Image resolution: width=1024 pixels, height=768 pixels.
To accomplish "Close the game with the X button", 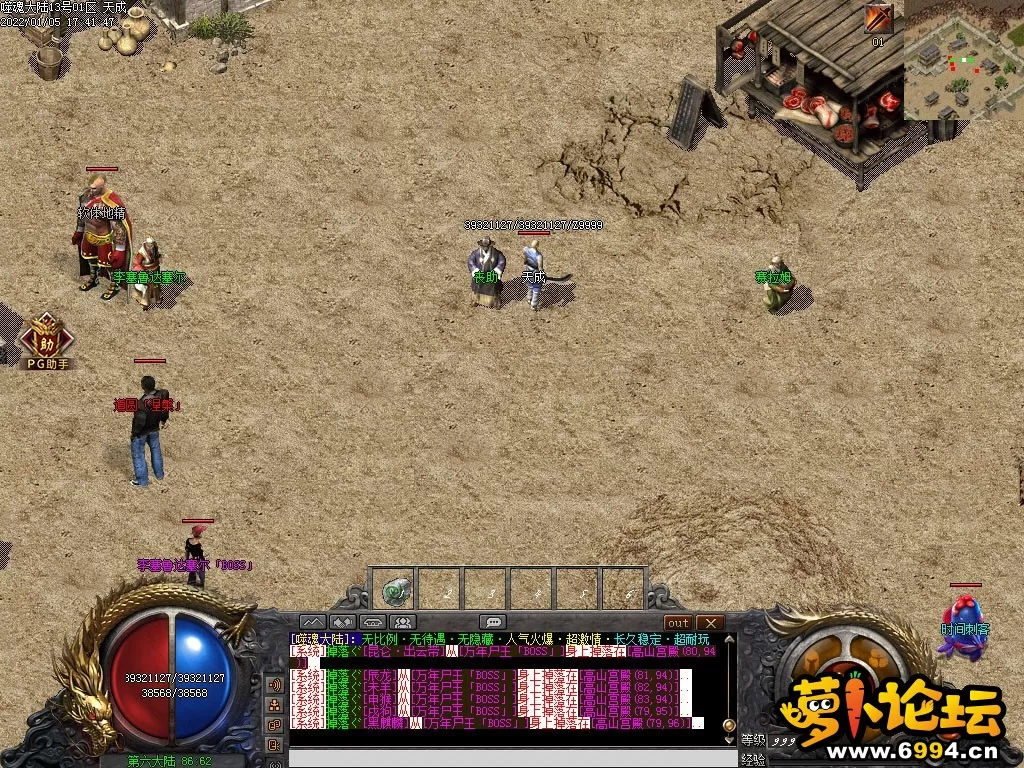I will [x=709, y=622].
